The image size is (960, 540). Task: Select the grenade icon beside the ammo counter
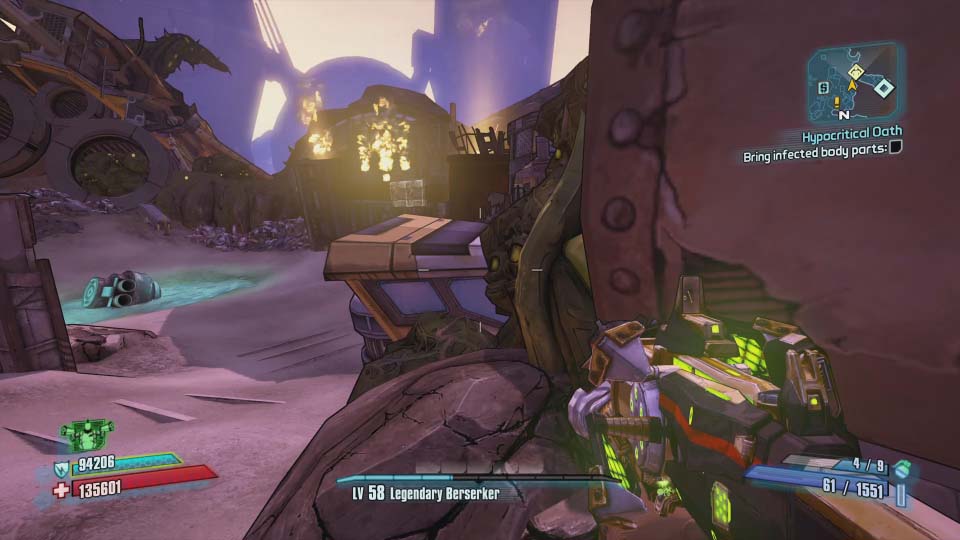tap(902, 468)
